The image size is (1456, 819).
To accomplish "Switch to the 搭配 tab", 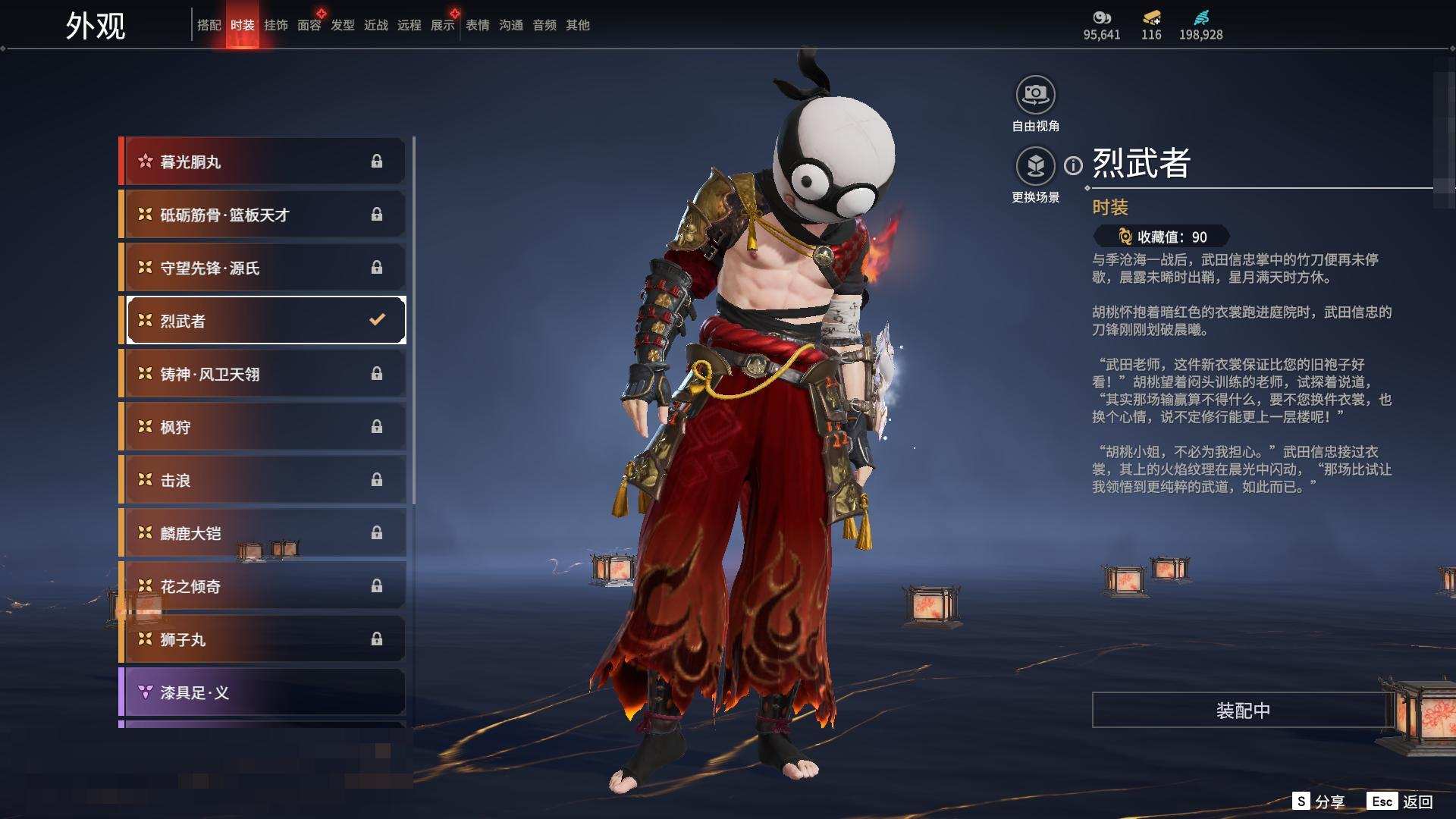I will [209, 25].
